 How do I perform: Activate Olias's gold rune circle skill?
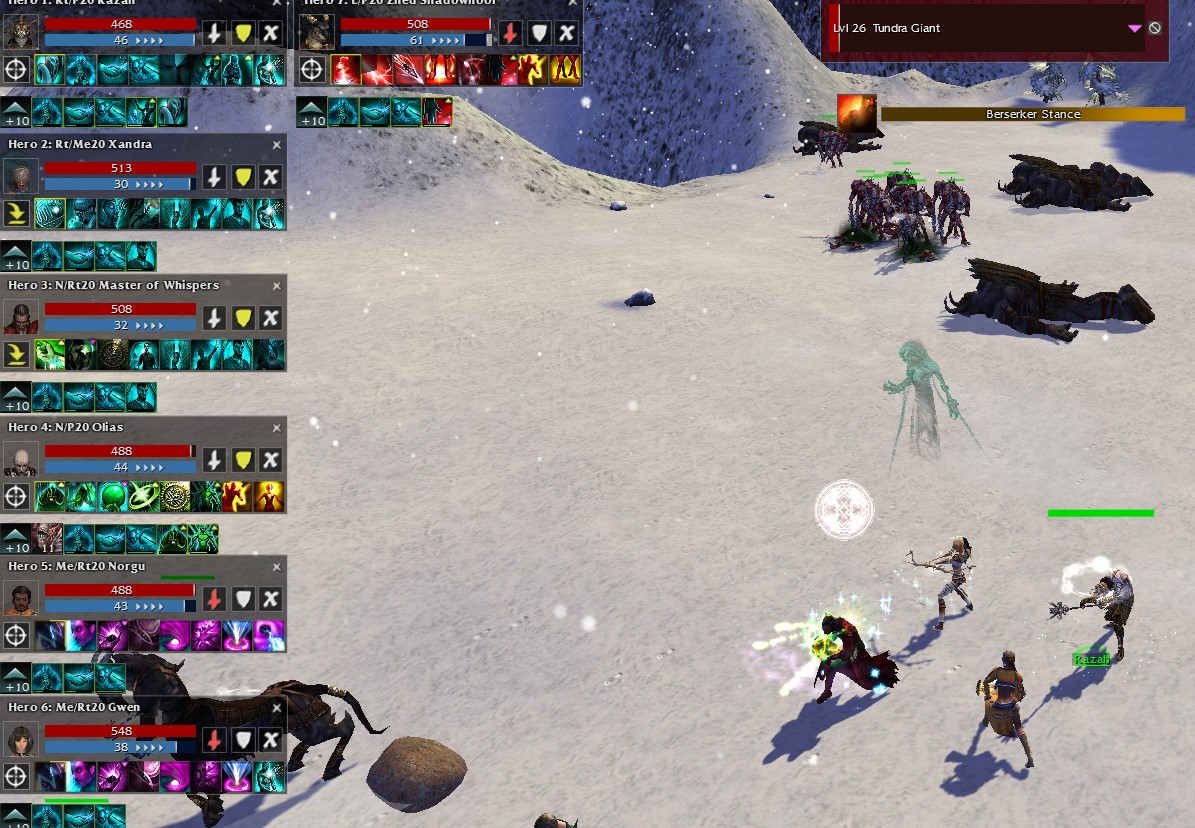pos(176,496)
